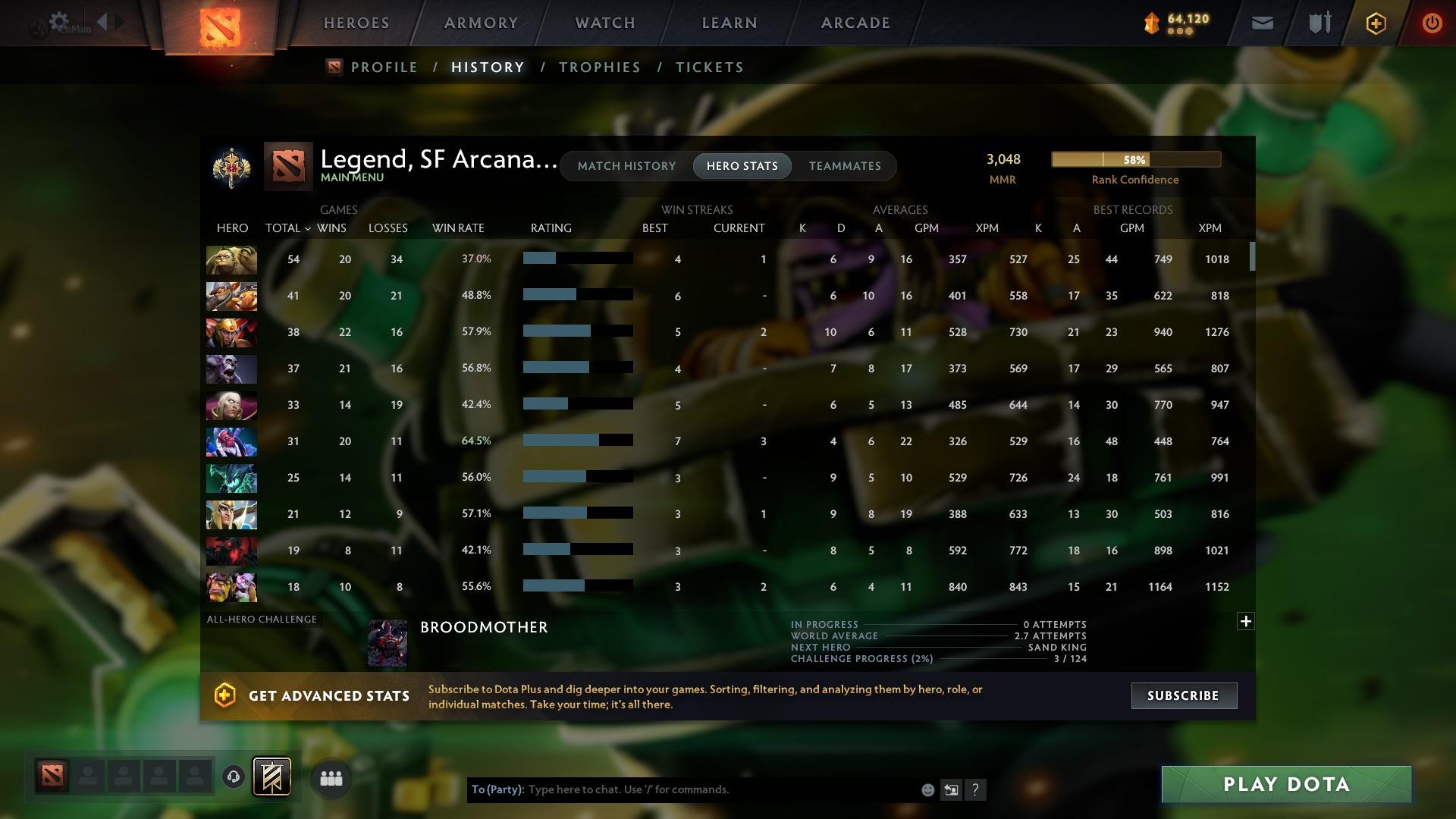Viewport: 1456px width, 819px height.
Task: Open the mail notifications envelope icon
Action: coord(1260,23)
